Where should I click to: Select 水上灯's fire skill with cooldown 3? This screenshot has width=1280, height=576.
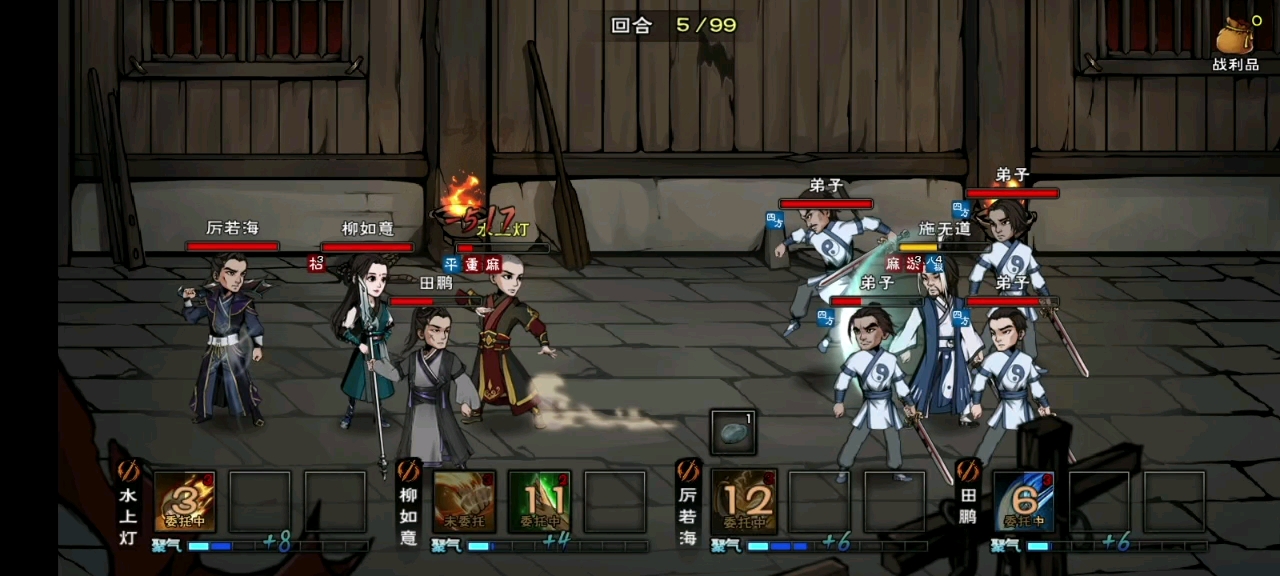coord(185,502)
